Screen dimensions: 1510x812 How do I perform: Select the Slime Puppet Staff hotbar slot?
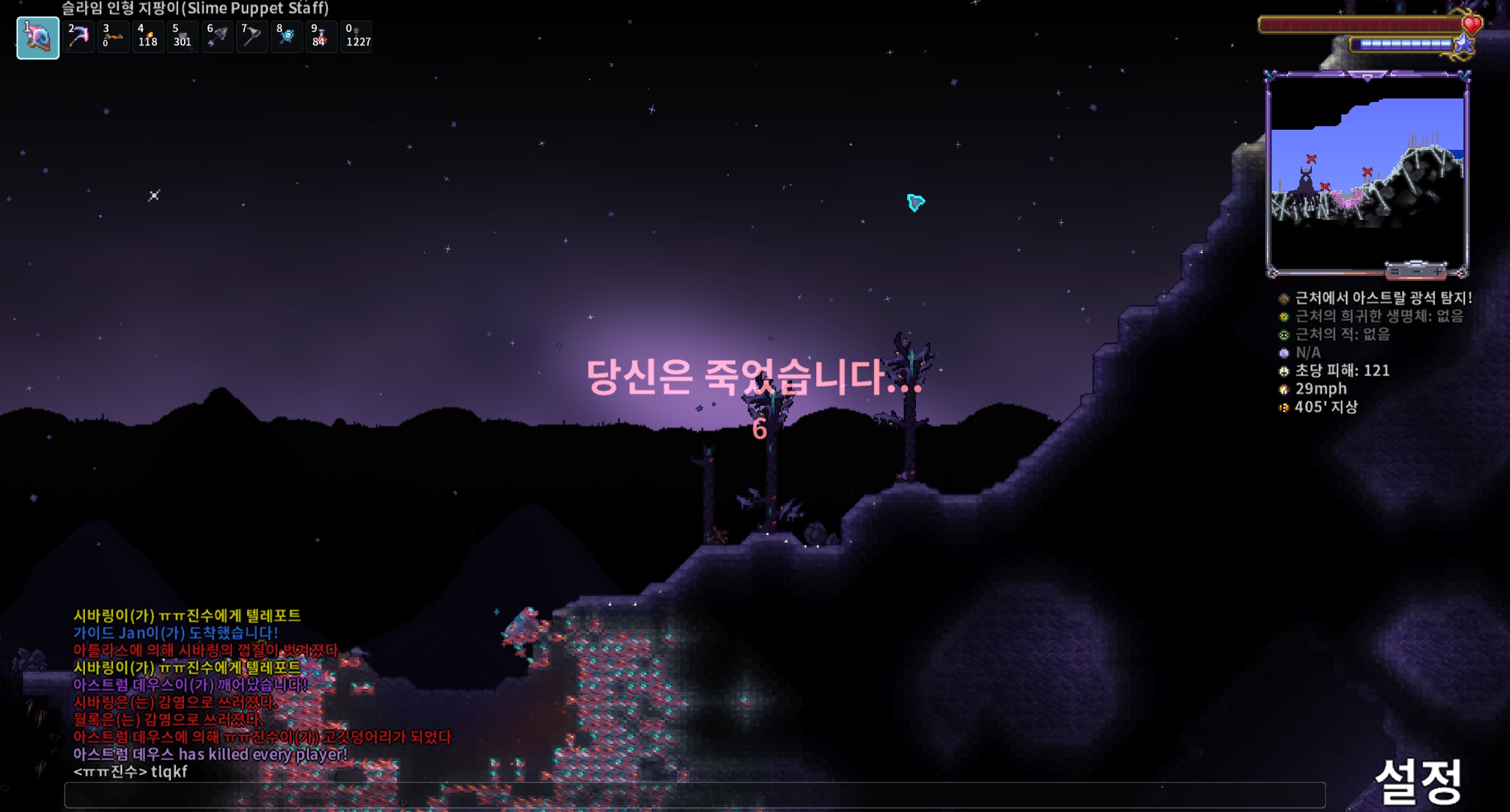[x=38, y=38]
